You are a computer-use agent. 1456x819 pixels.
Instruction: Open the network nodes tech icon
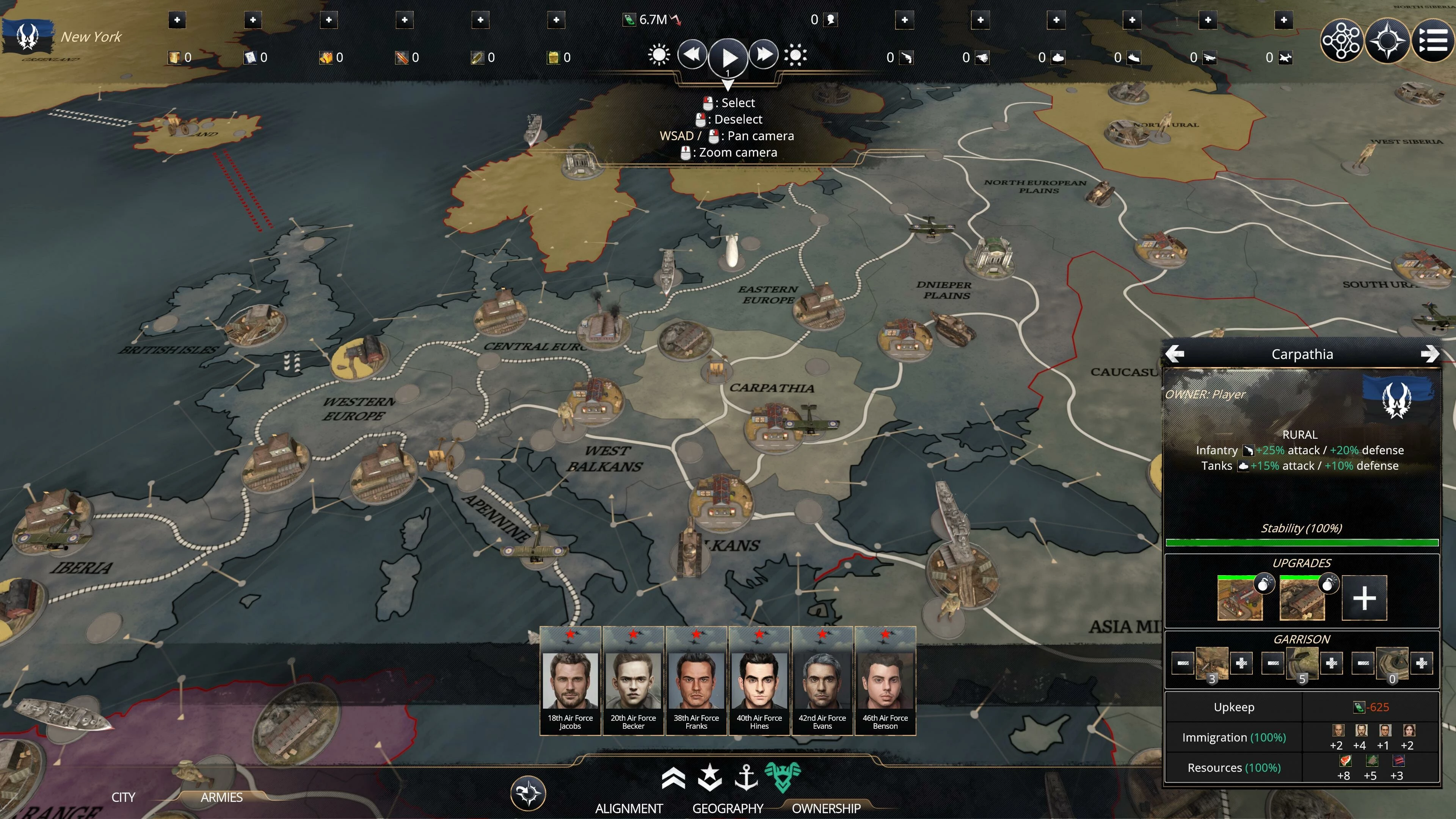click(1341, 40)
